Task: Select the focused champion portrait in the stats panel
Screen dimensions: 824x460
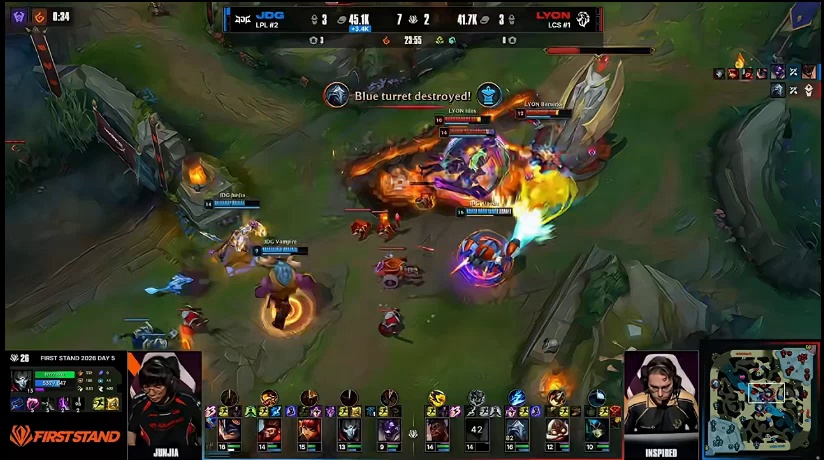Action: point(22,382)
